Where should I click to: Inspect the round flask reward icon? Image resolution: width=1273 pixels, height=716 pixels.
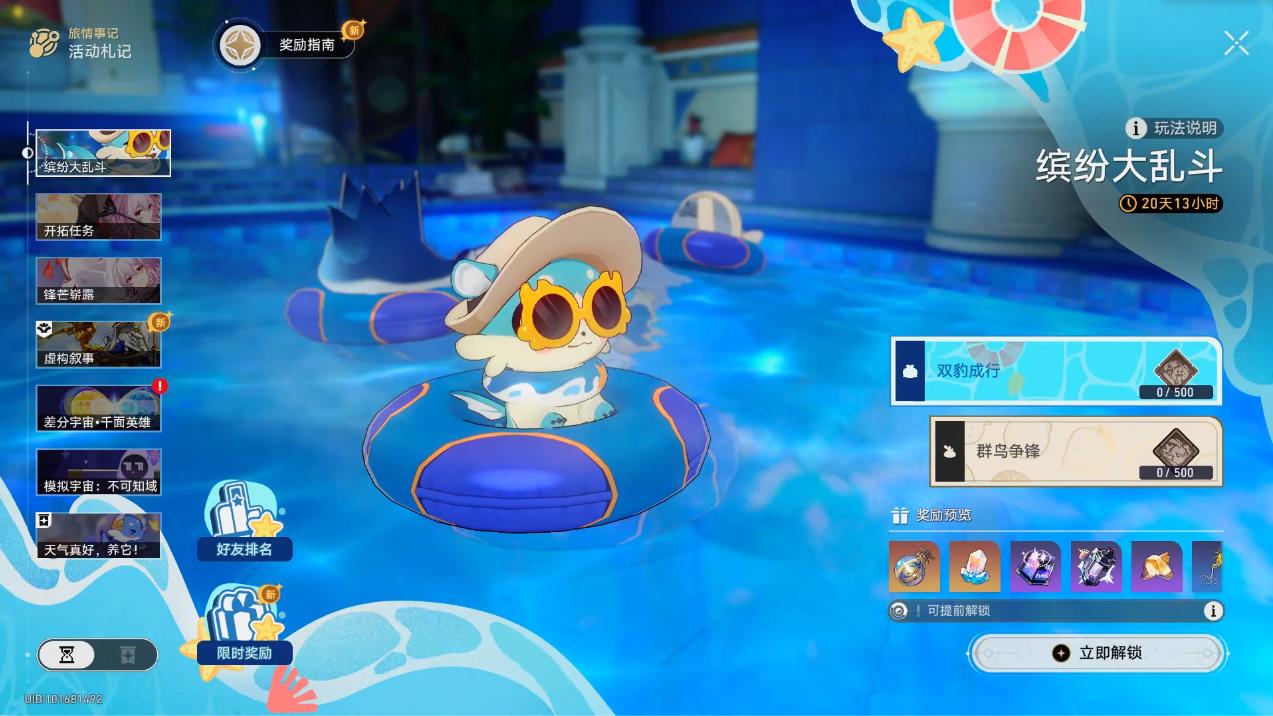pos(913,567)
